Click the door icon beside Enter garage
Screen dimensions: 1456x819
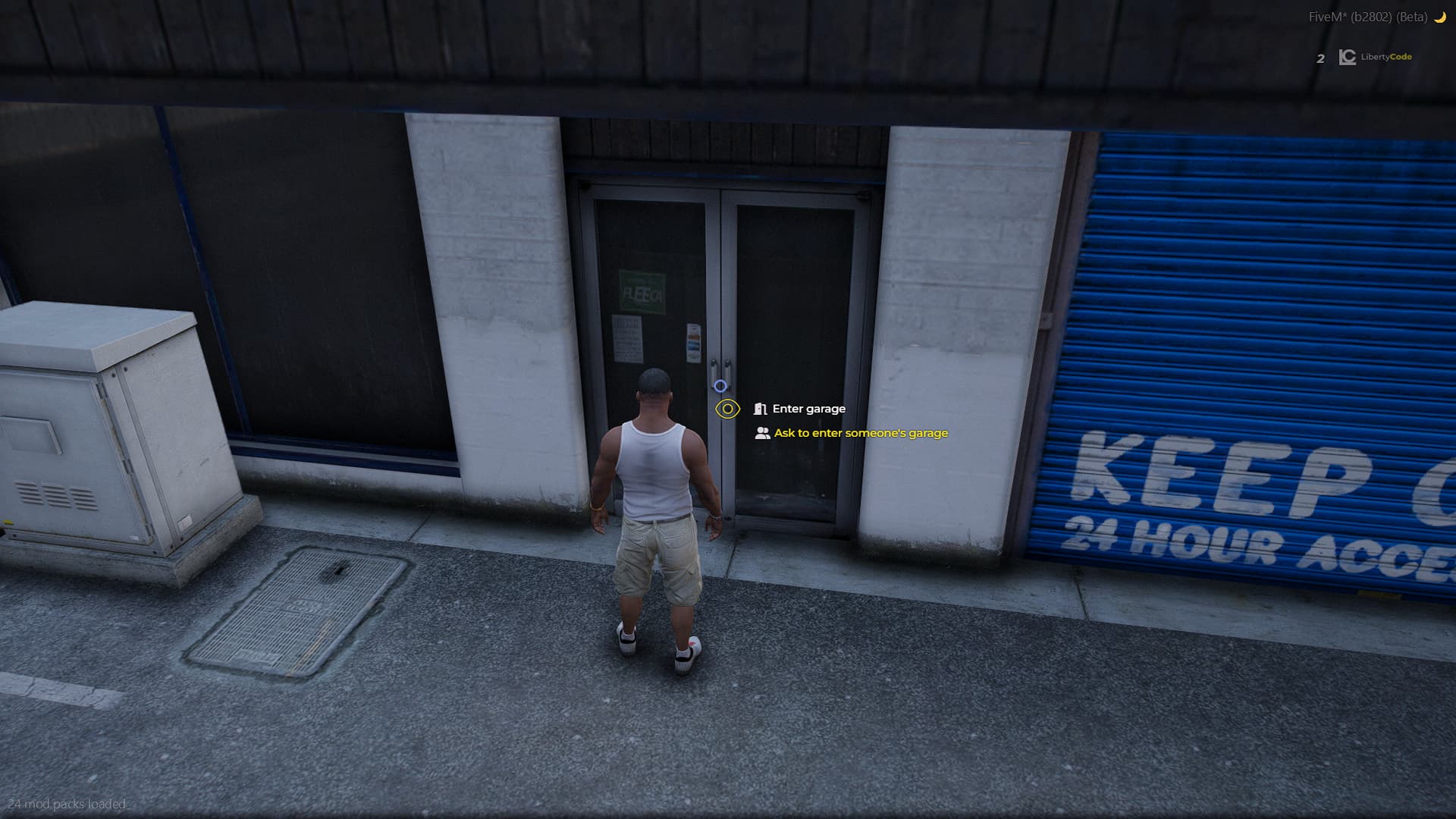tap(760, 408)
